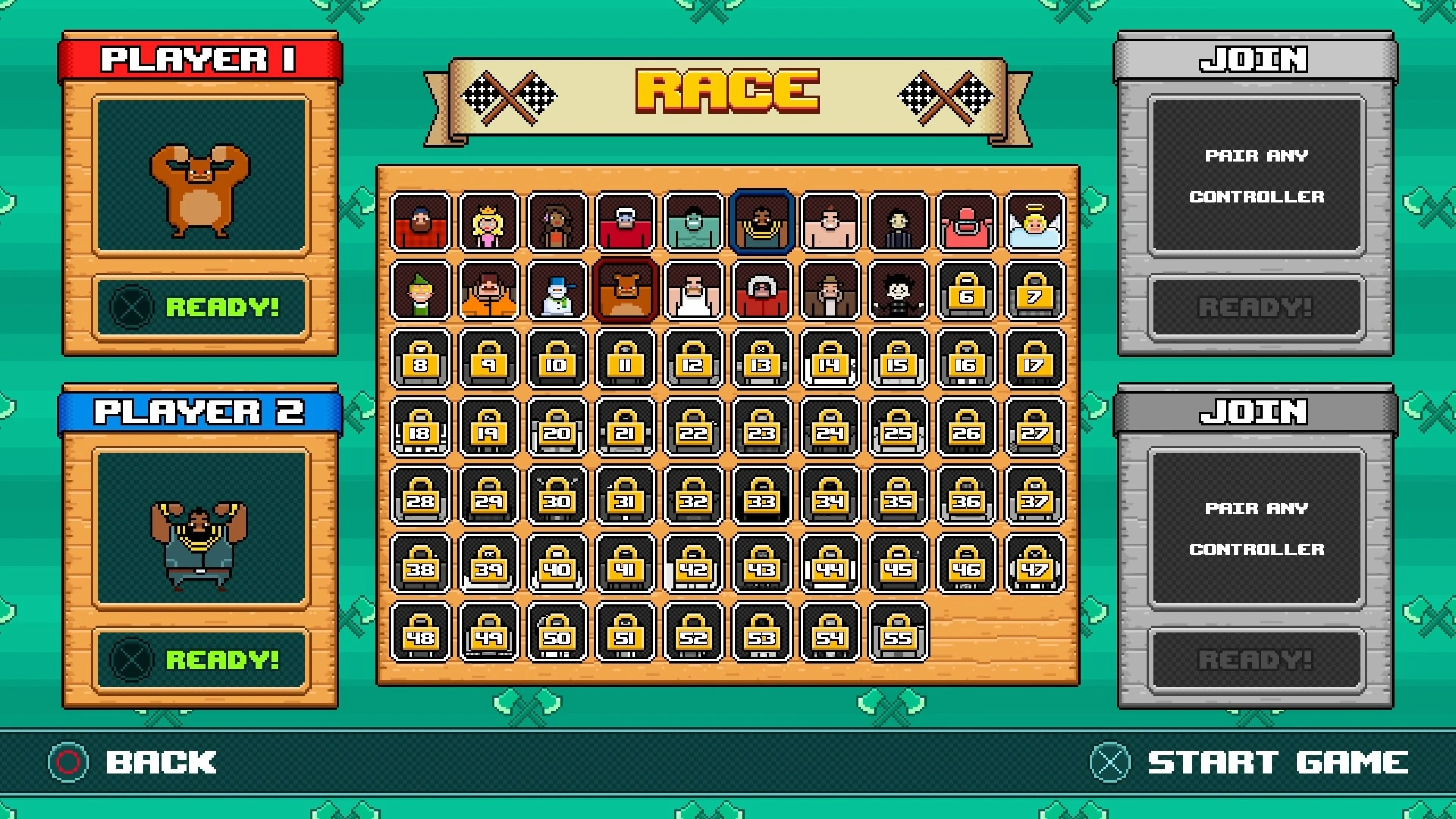Pick the green-hat elf character
Screen dimensions: 1456x819
(x=420, y=290)
